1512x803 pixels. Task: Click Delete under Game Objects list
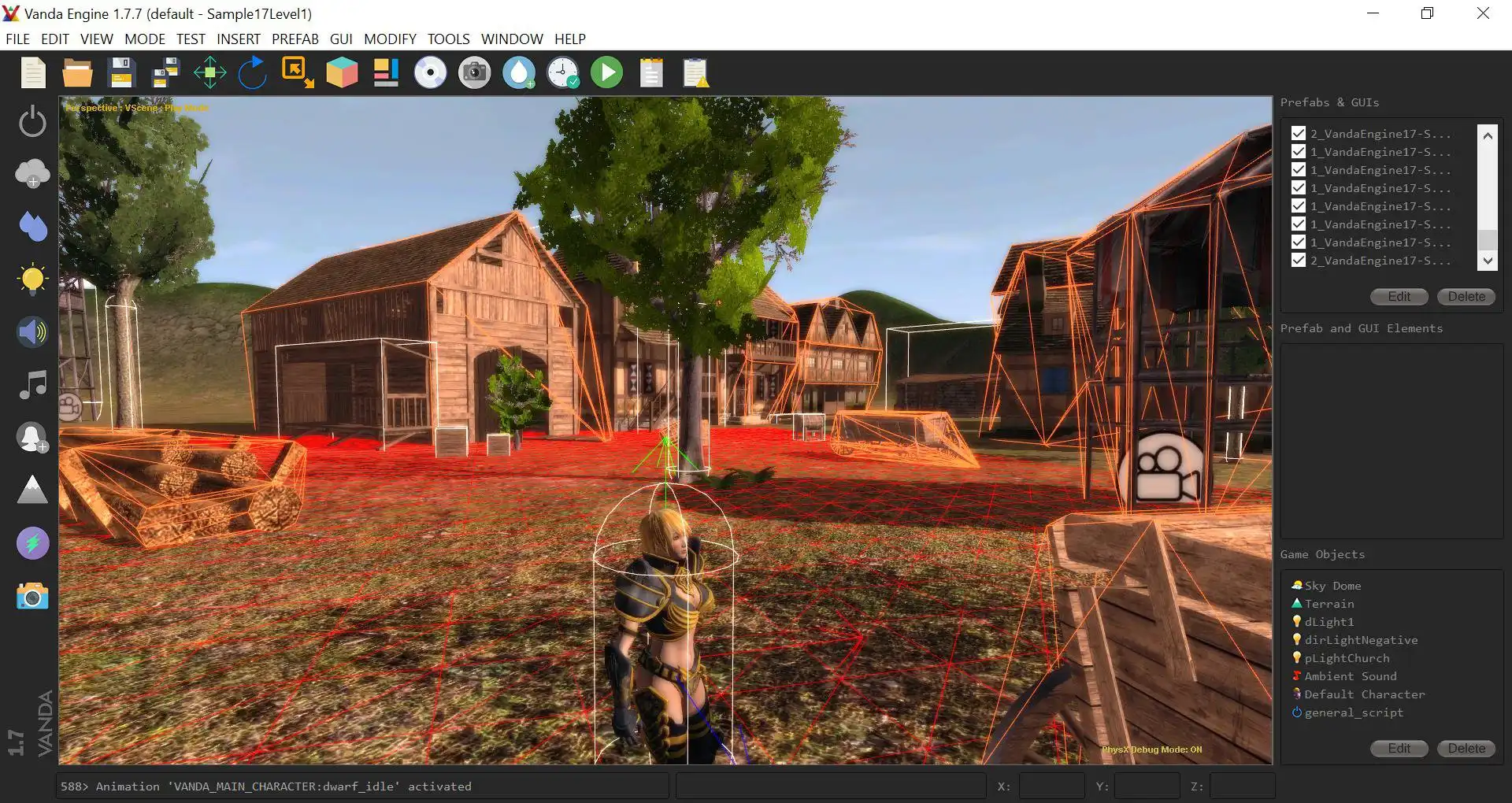1466,748
